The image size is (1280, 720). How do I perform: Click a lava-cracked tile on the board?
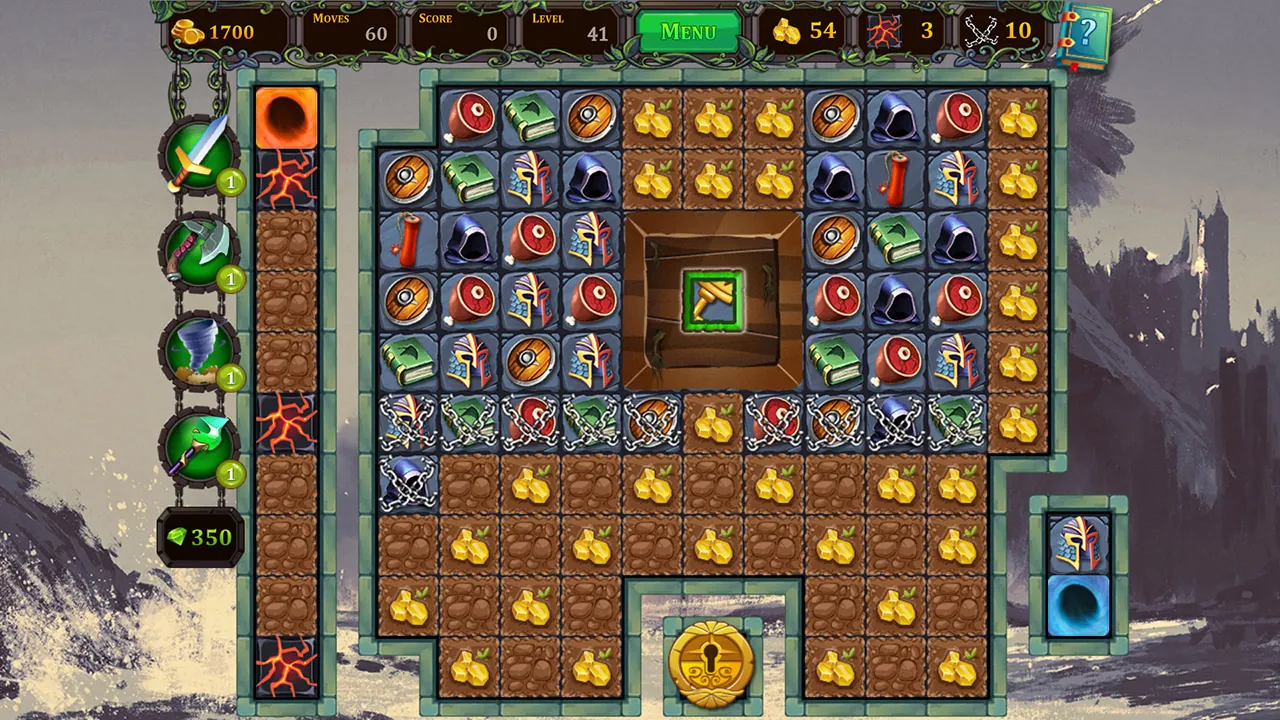click(287, 178)
